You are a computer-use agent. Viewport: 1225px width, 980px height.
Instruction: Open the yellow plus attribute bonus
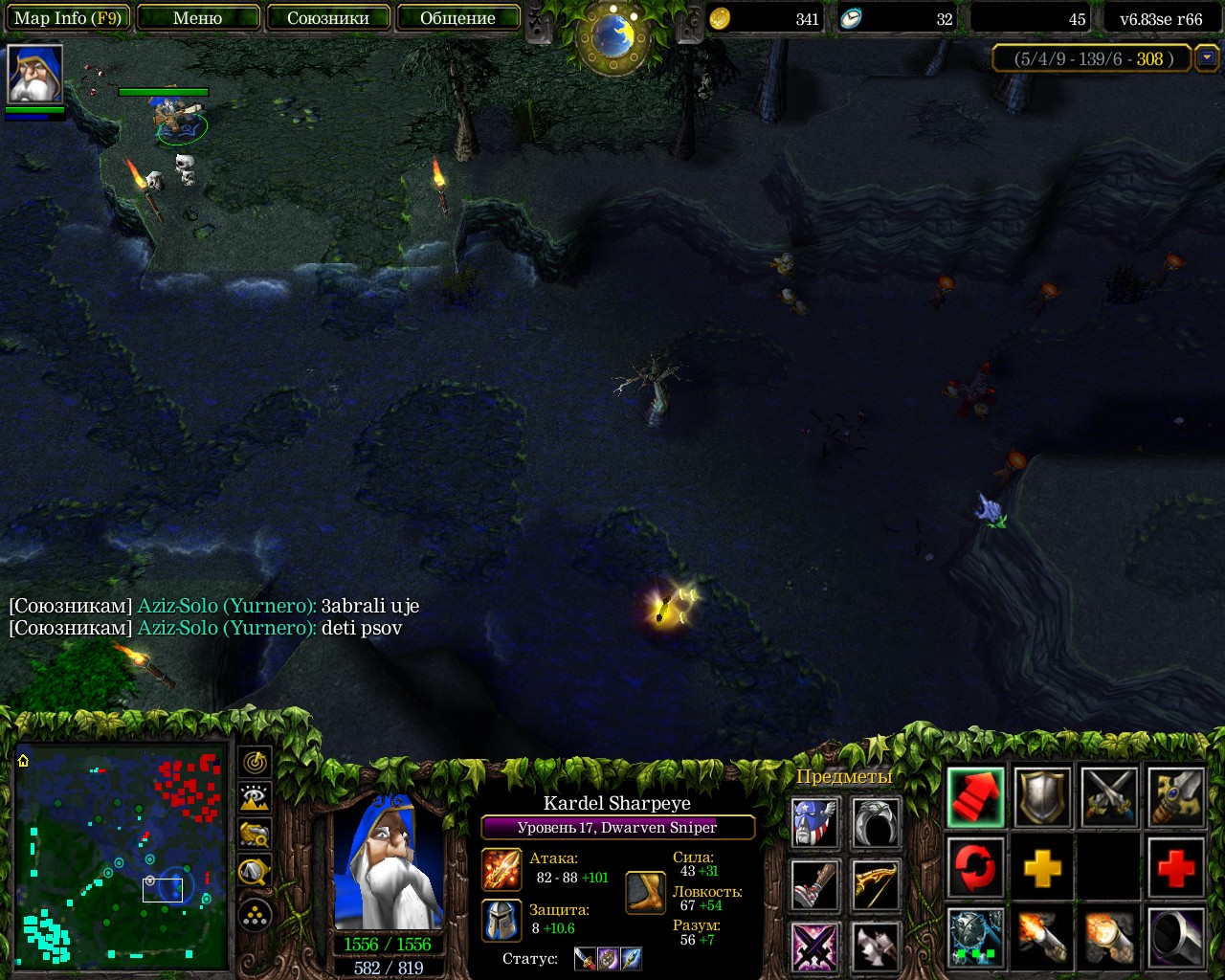point(1042,869)
